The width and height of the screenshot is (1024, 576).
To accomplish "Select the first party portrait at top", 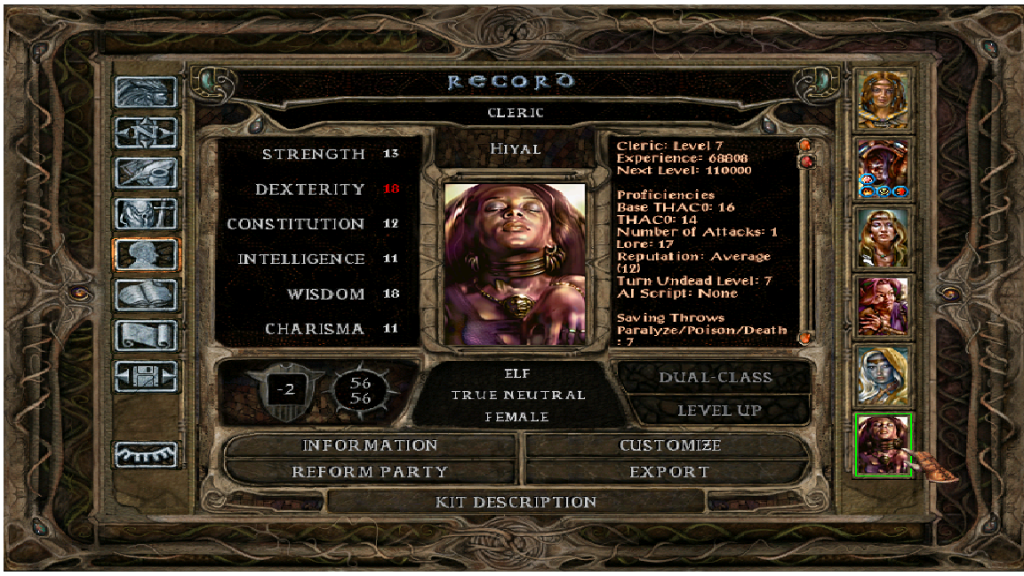I will [884, 98].
